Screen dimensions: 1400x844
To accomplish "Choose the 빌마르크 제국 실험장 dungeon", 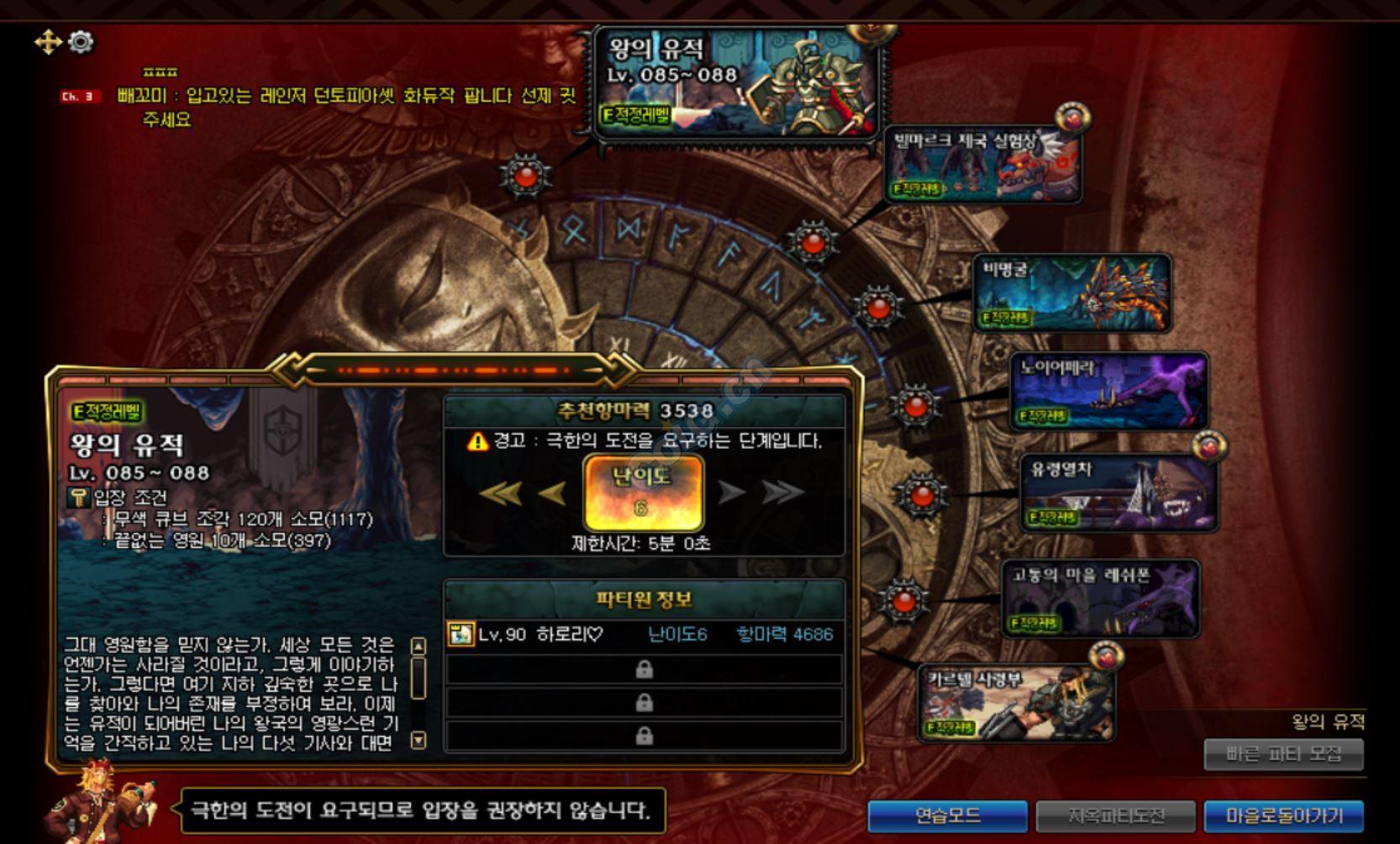I will [x=983, y=164].
